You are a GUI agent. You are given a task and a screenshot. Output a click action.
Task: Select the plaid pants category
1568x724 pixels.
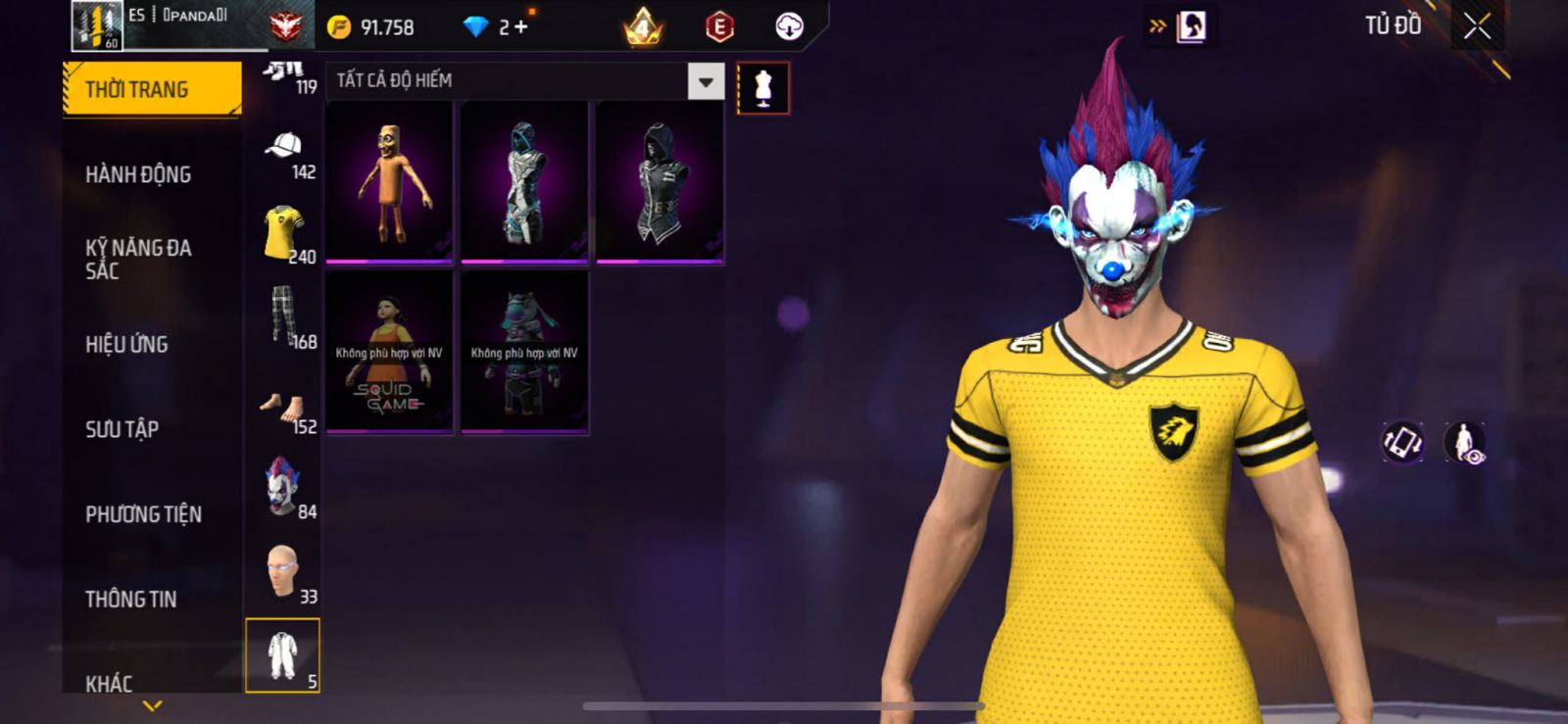(x=283, y=317)
